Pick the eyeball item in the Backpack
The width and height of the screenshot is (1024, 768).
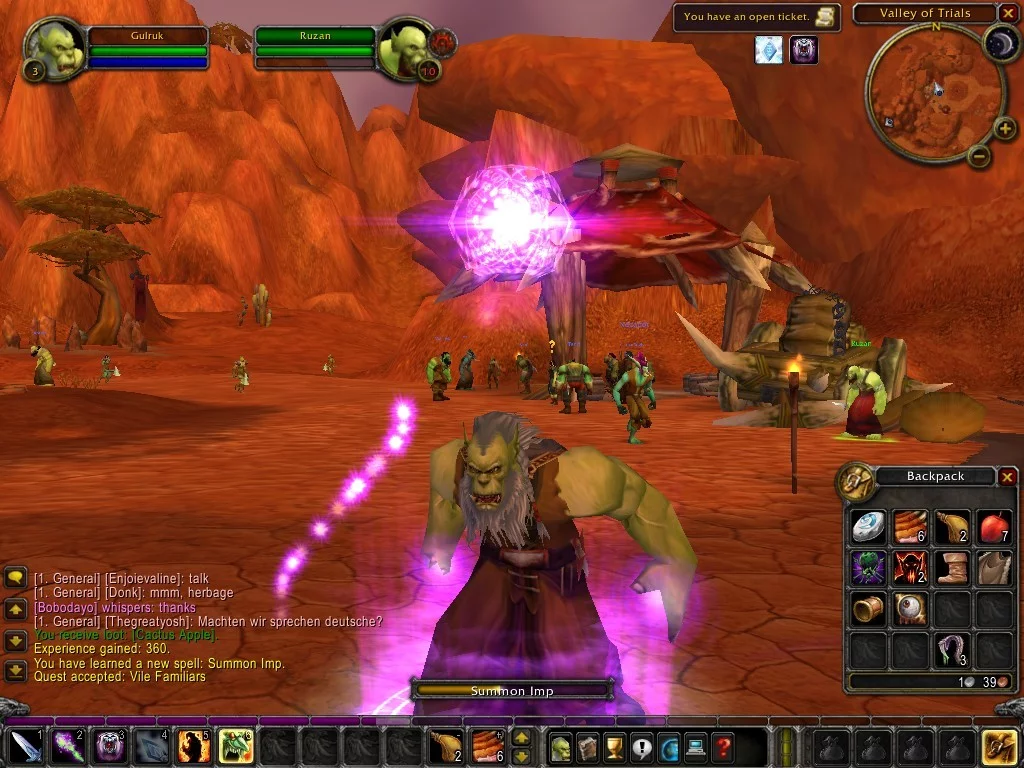coord(909,608)
